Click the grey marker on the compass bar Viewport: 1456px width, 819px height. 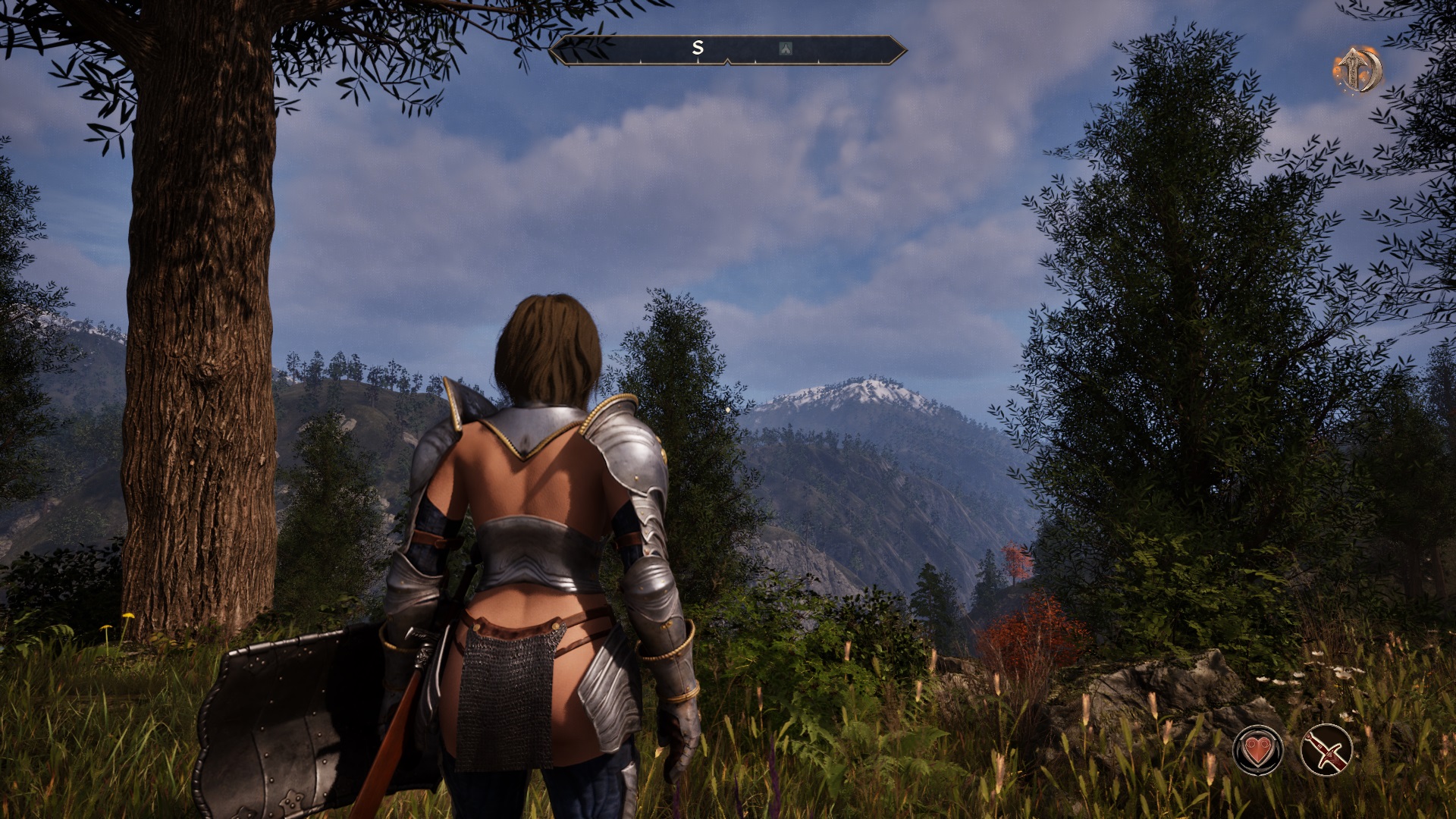coord(786,49)
